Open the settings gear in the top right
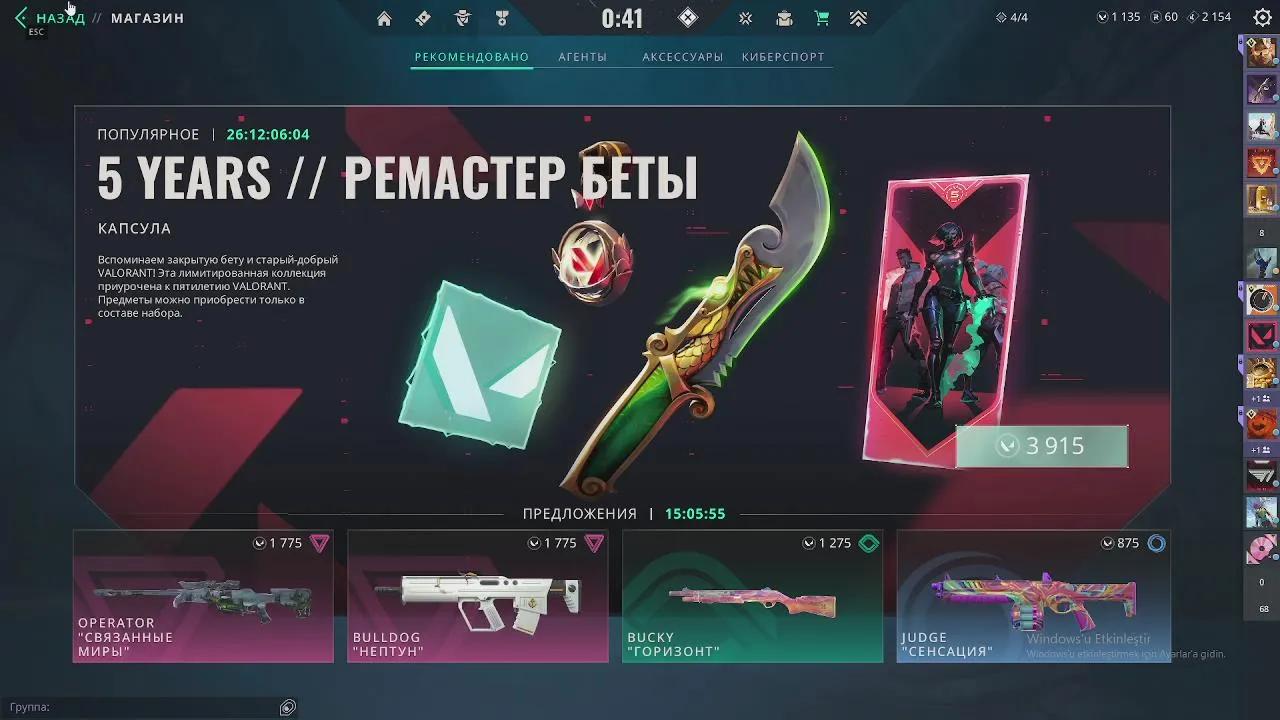The image size is (1280, 720). [x=1261, y=17]
